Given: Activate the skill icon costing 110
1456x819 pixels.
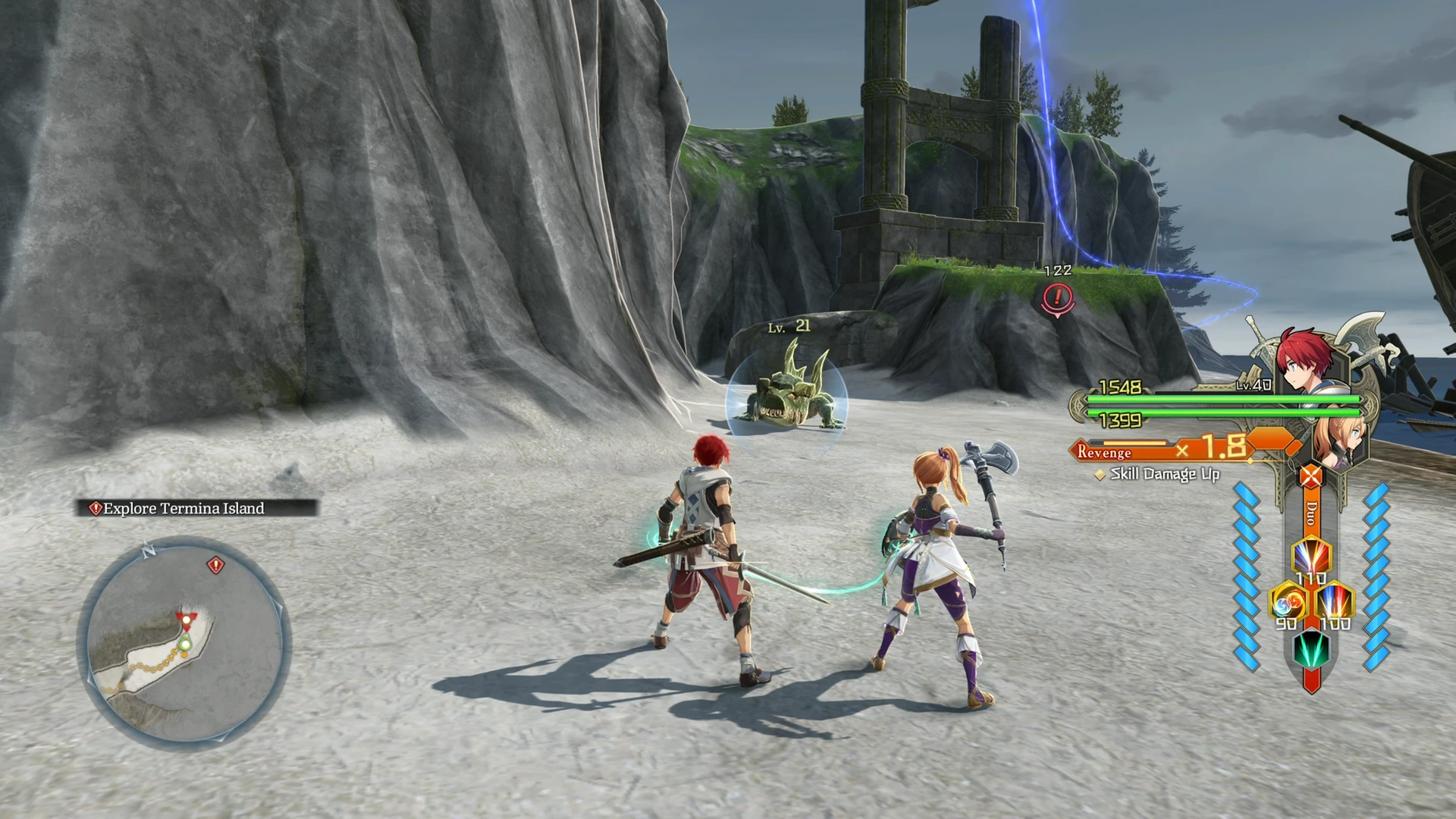Looking at the screenshot, I should 1311,557.
